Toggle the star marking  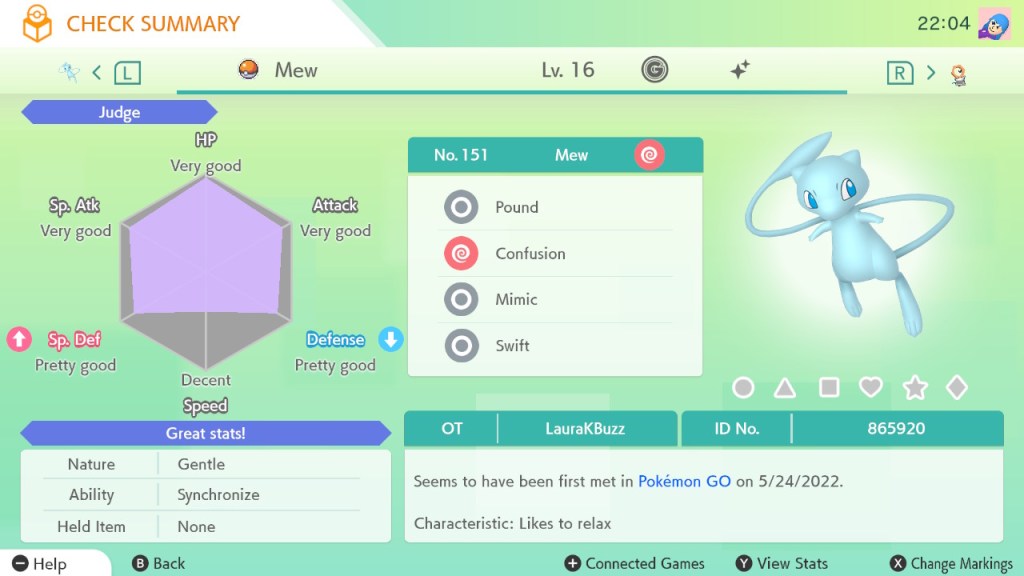click(914, 387)
